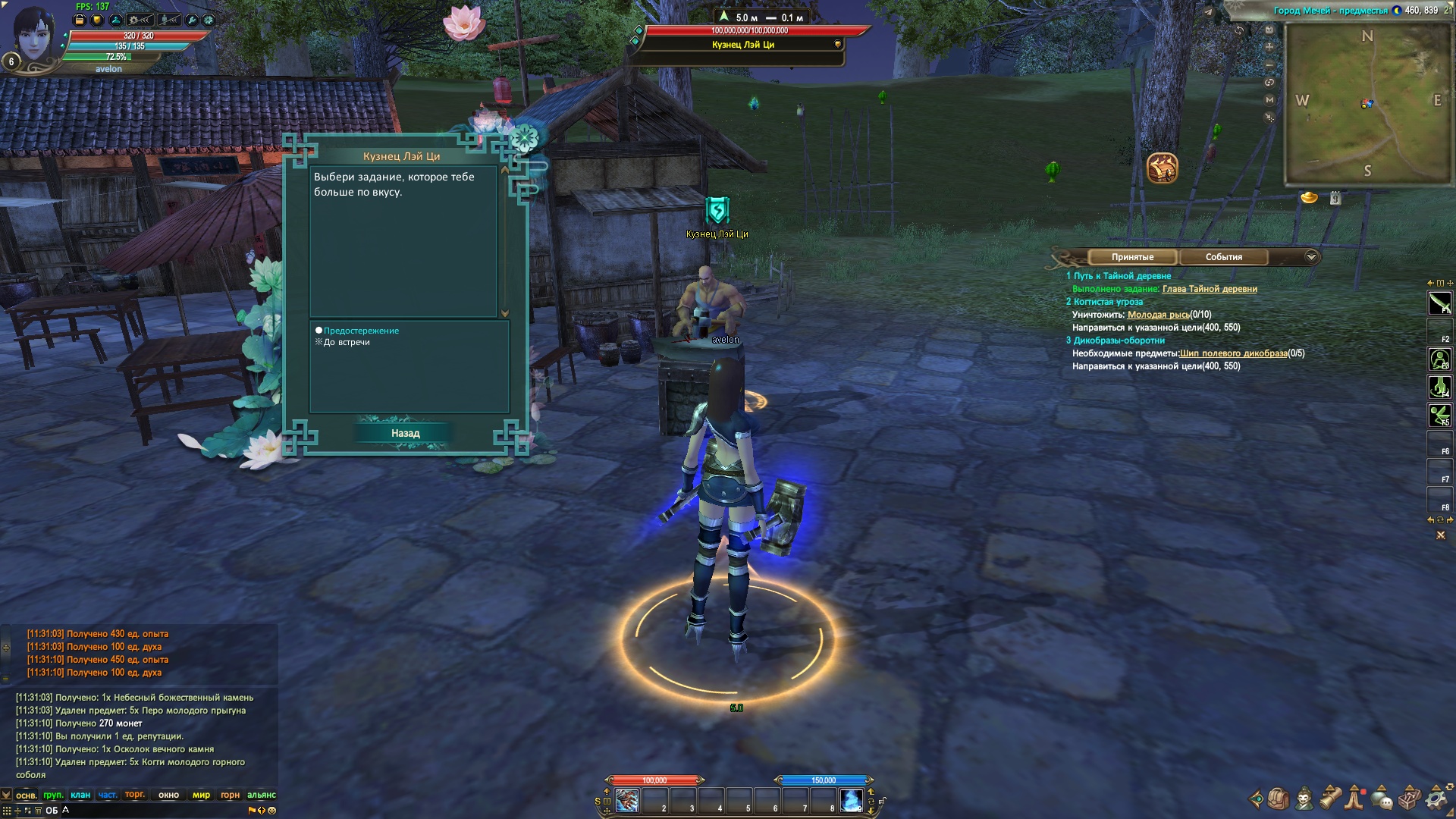Open the backpack inventory icon
Image resolution: width=1456 pixels, height=819 pixels.
click(x=1279, y=799)
